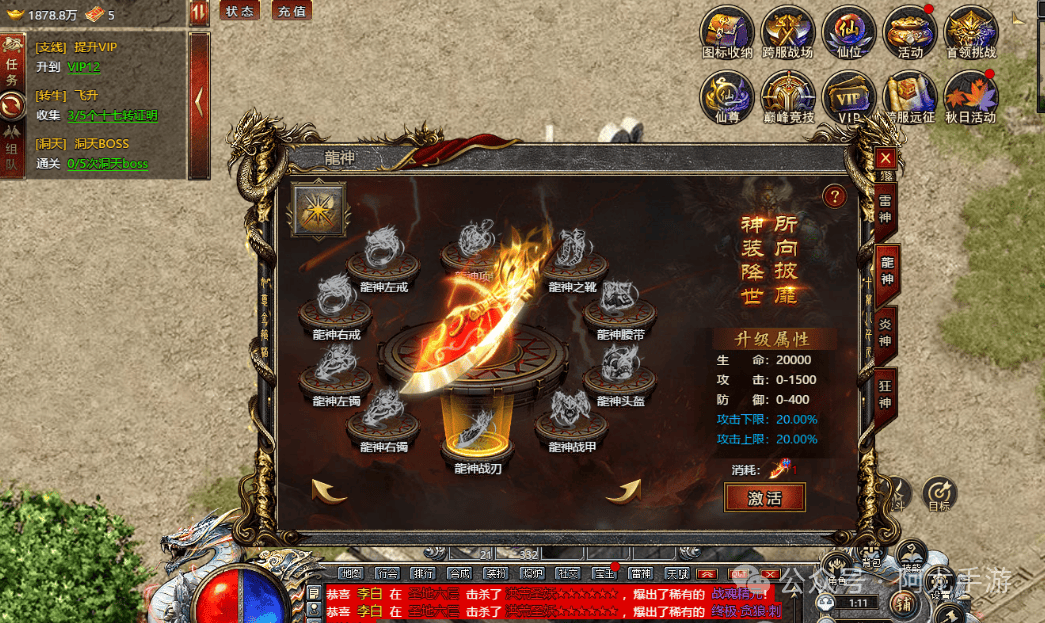Switch to the 狂神 side tab
This screenshot has height=623, width=1045.
point(886,393)
